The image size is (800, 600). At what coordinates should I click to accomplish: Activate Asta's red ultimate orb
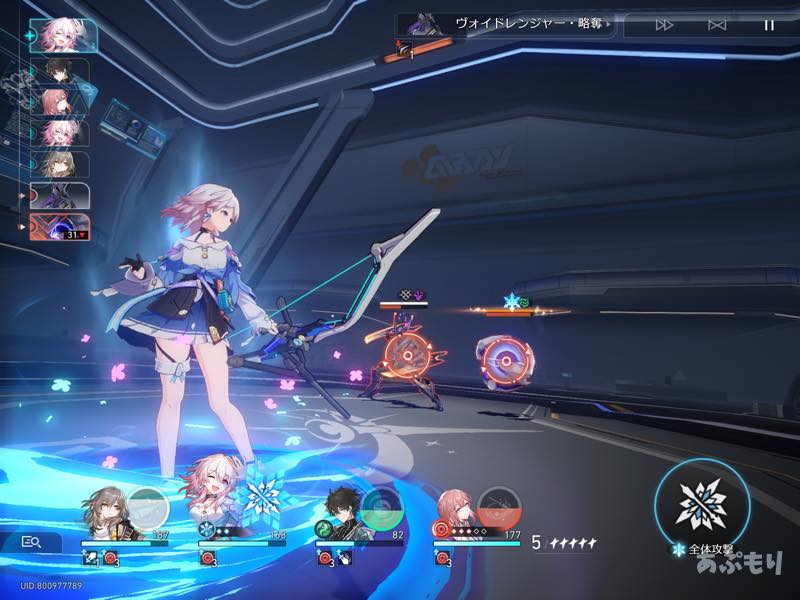click(498, 506)
